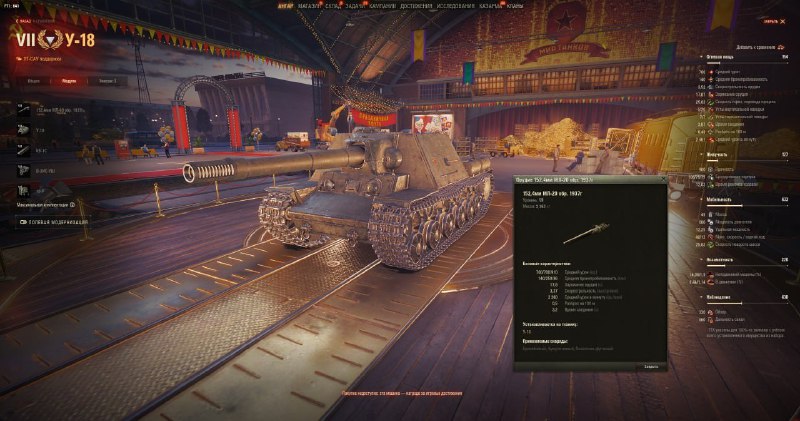Add this vehicle to comparison
Screen dimensions: 800x421
(x=758, y=47)
